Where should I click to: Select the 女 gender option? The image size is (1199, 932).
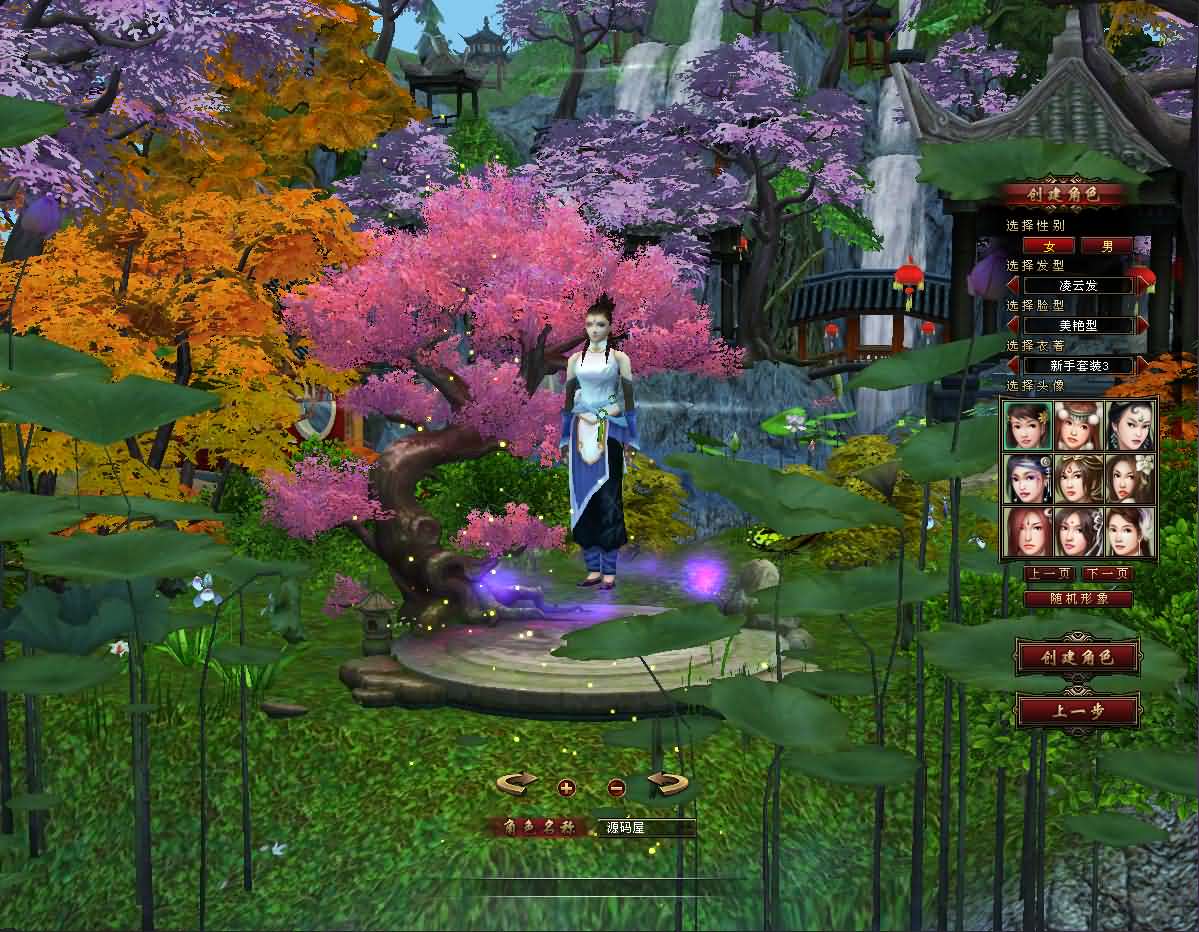(x=1049, y=246)
